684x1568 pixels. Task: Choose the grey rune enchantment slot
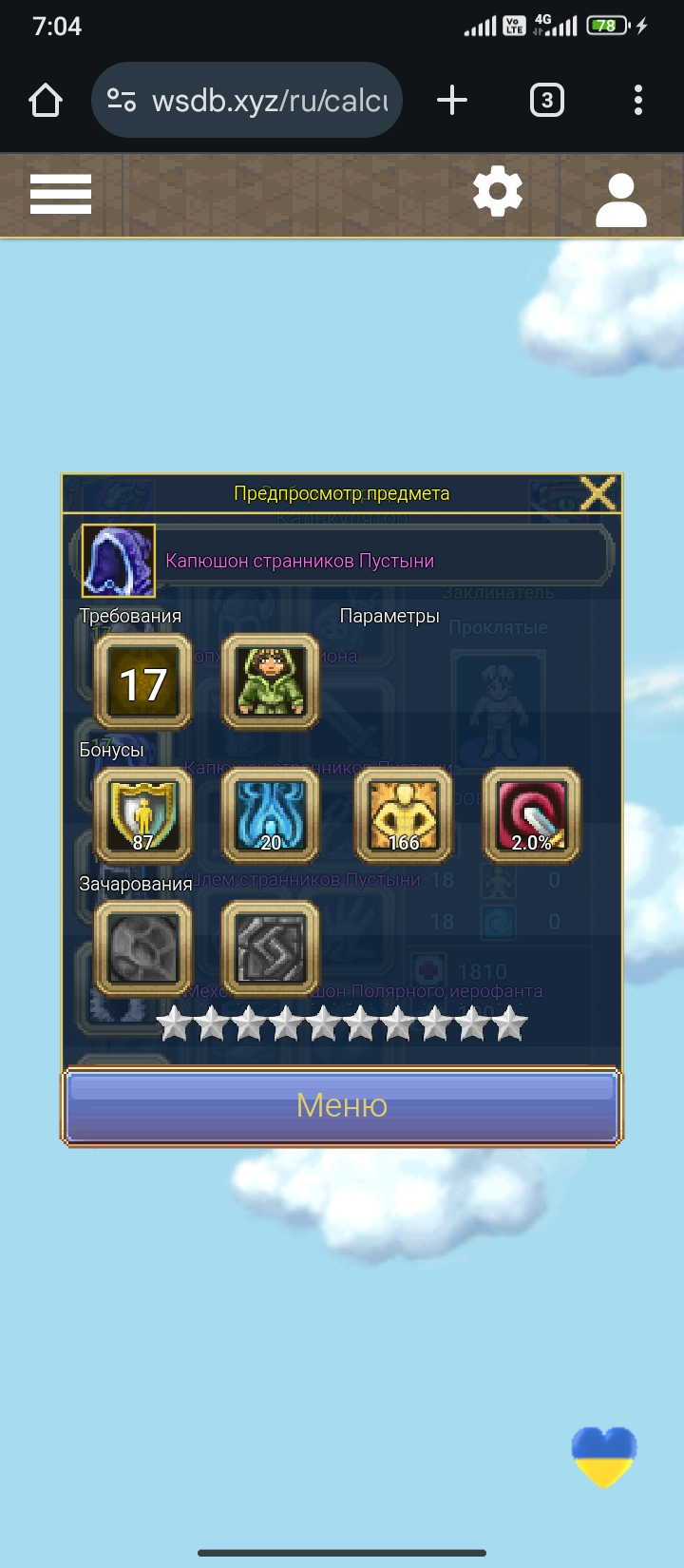(x=271, y=948)
